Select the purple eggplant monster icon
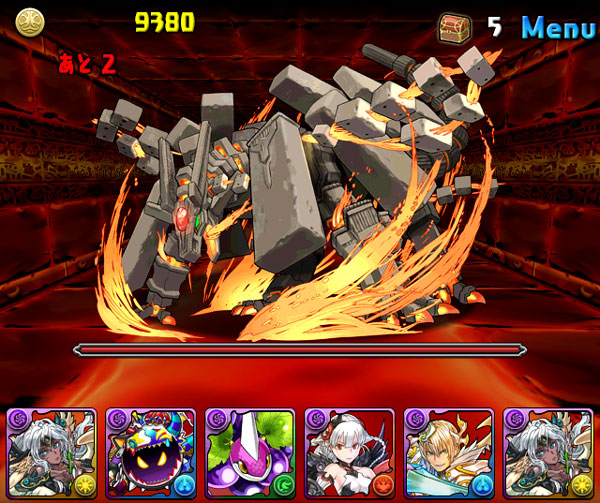The width and height of the screenshot is (600, 503). [250, 454]
